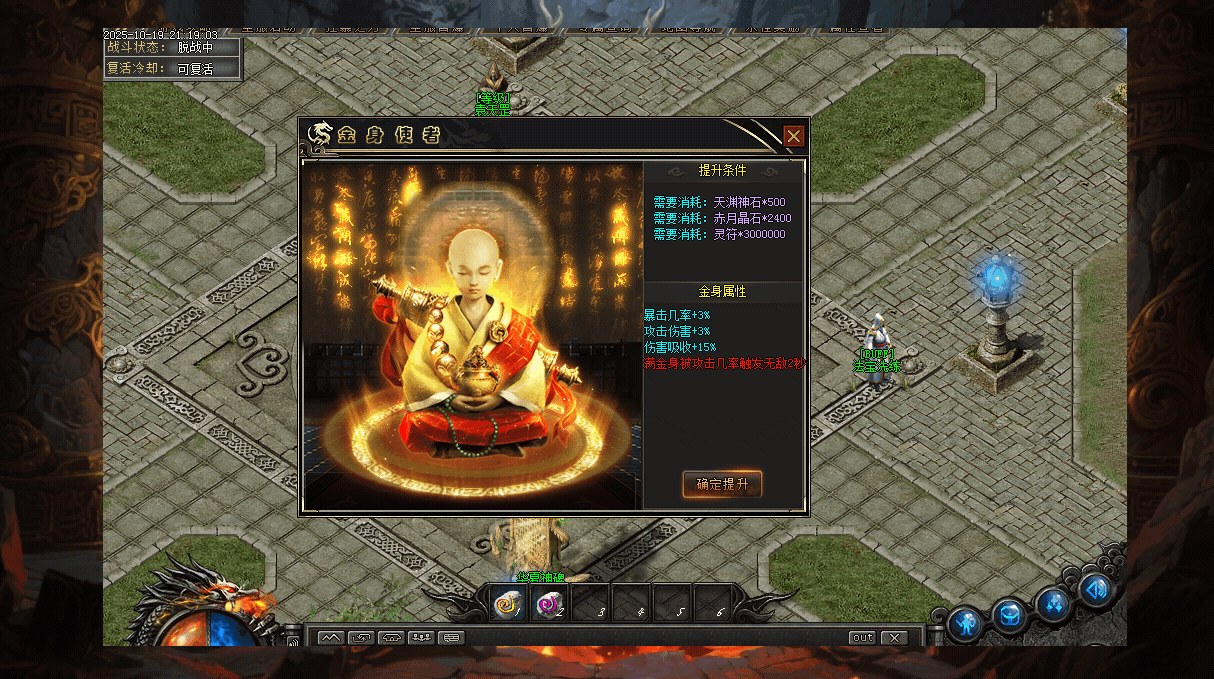
Task: Click the mountain-shaped chat bar button
Action: (331, 637)
